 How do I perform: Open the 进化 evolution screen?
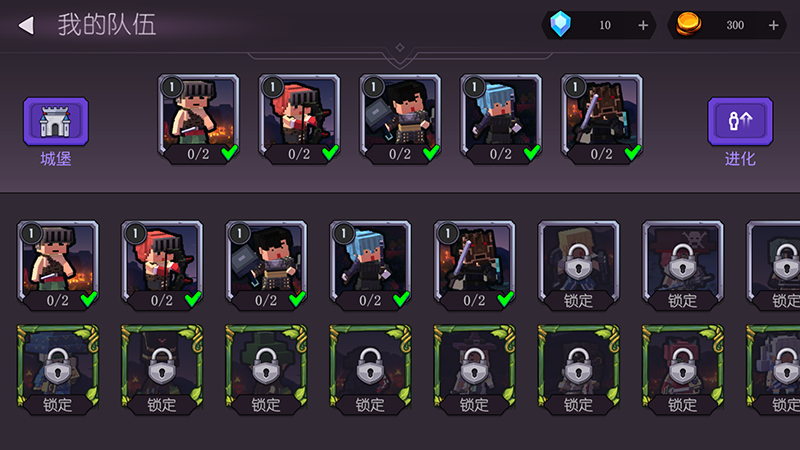click(740, 123)
